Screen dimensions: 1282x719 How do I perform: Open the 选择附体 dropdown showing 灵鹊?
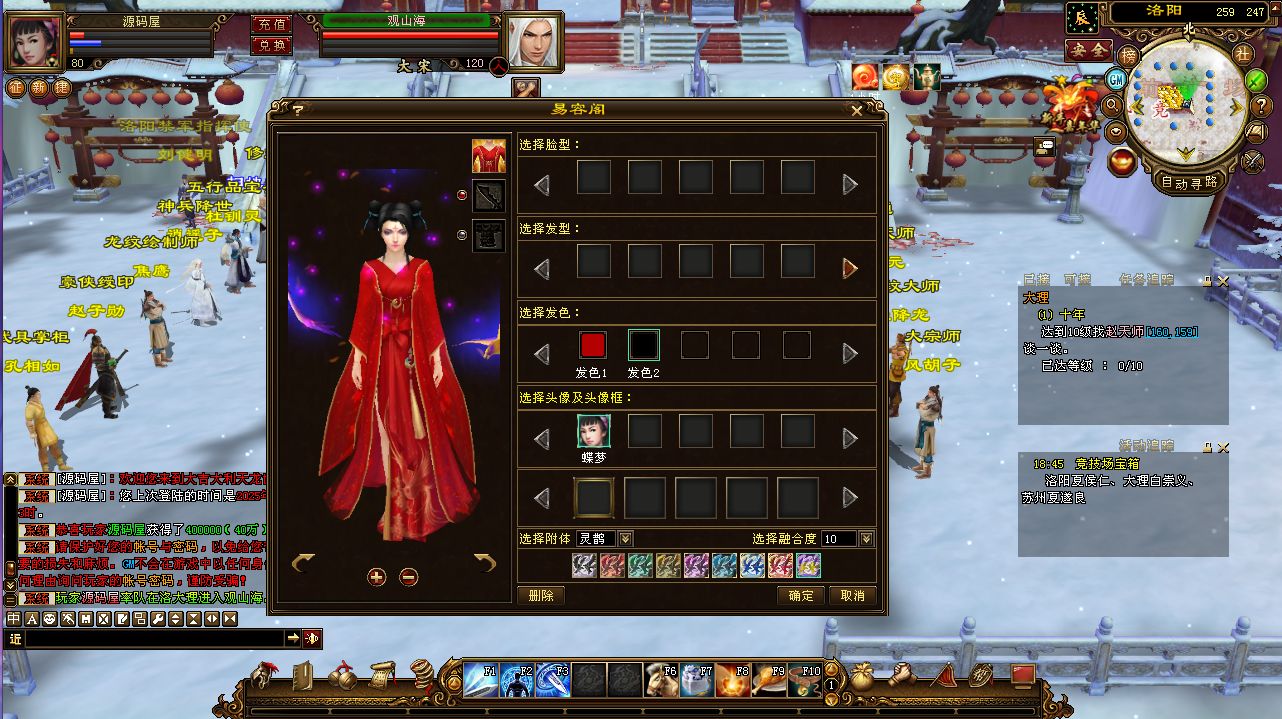pos(625,539)
